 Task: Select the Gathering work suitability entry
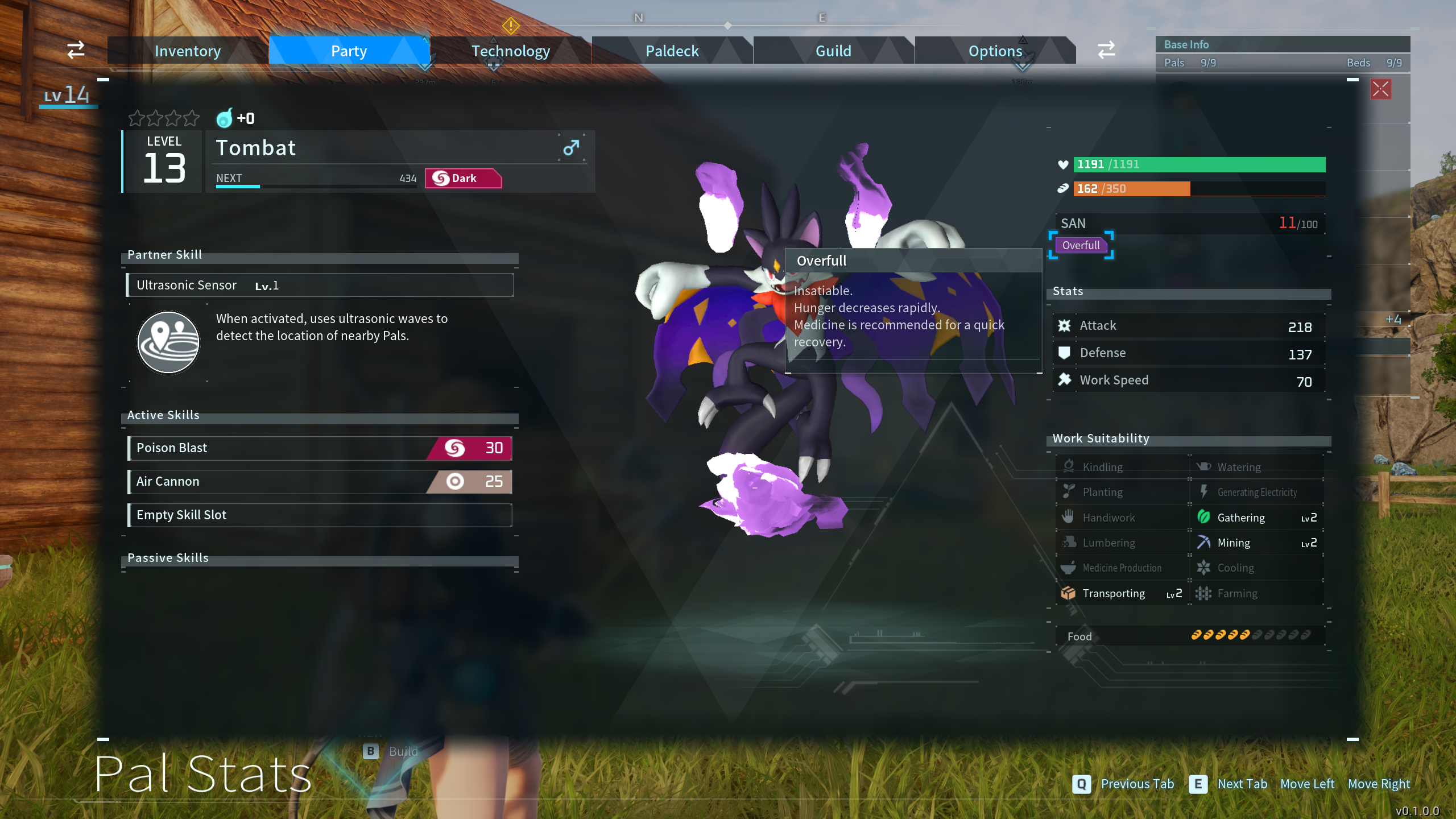[1257, 518]
